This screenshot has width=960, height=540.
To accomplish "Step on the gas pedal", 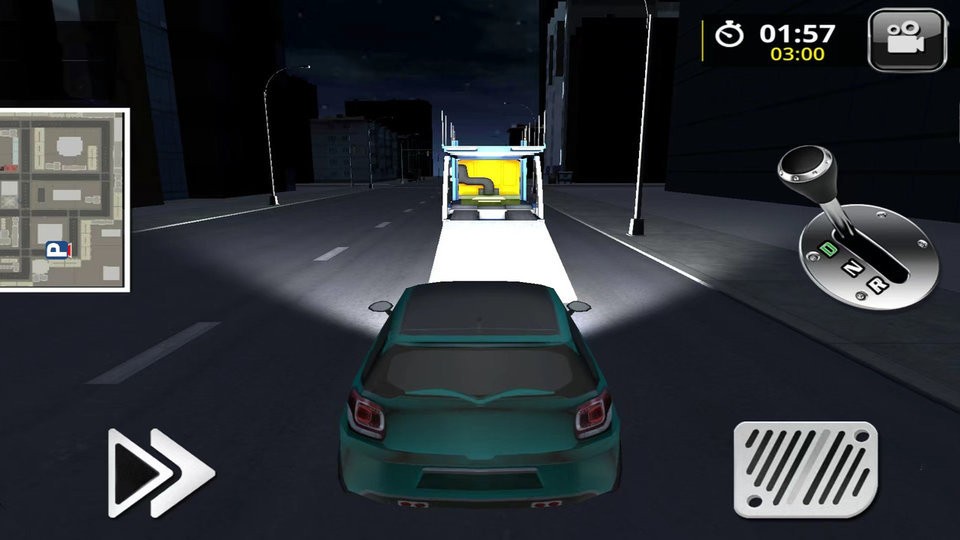I will click(805, 470).
